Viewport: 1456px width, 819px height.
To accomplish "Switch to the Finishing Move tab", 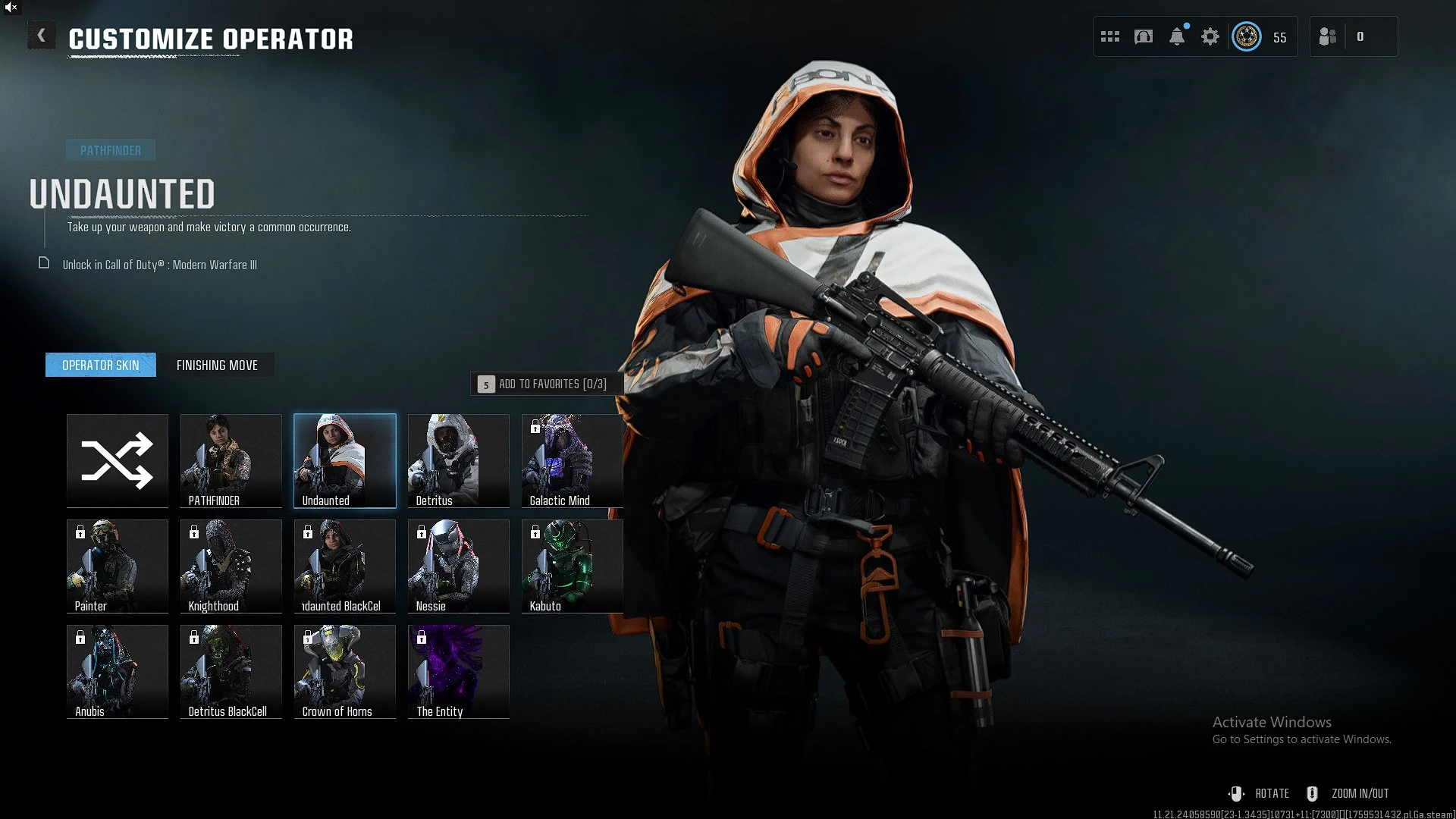I will 217,365.
